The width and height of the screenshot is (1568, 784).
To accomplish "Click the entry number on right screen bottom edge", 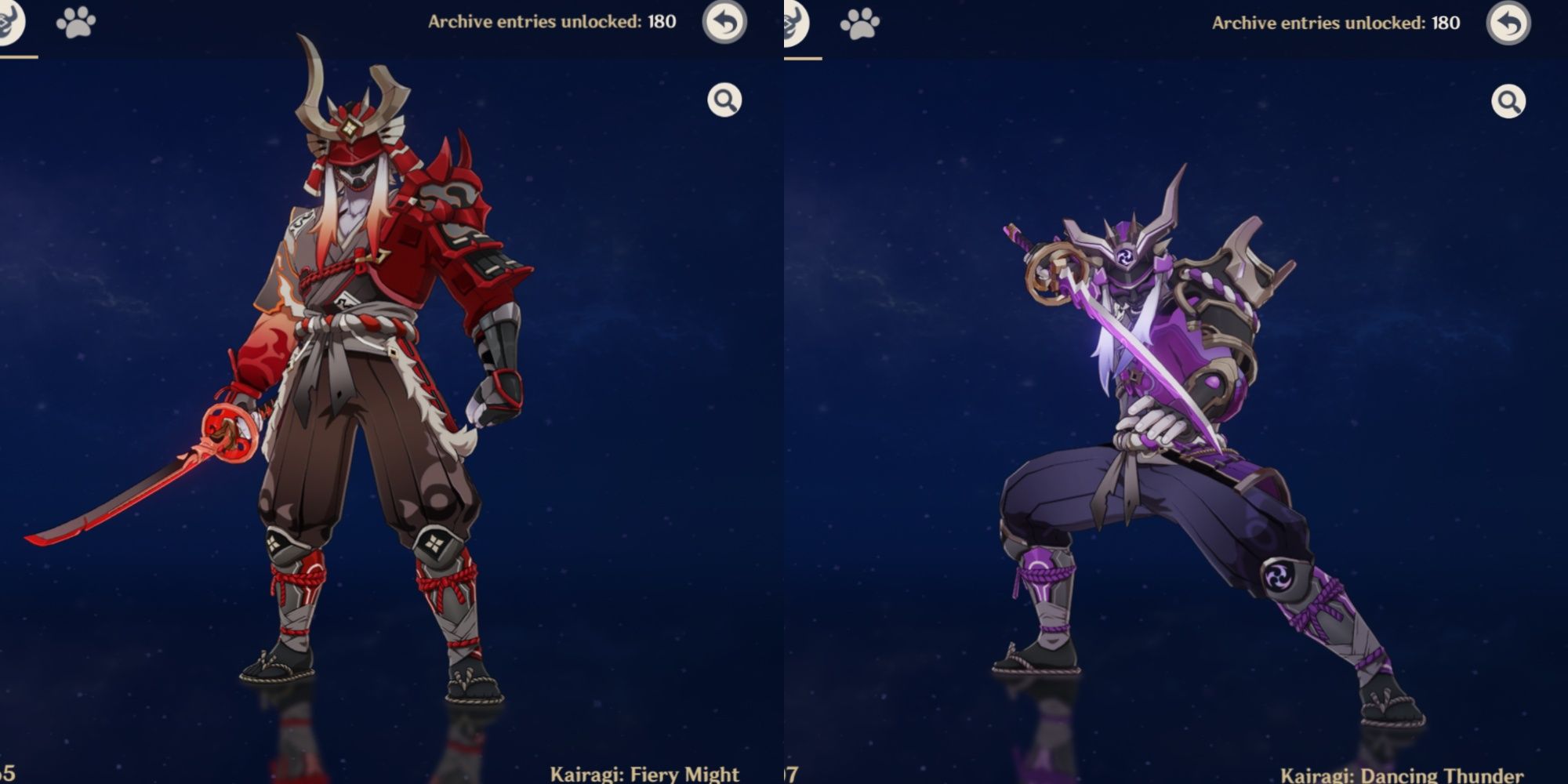I will (790, 771).
